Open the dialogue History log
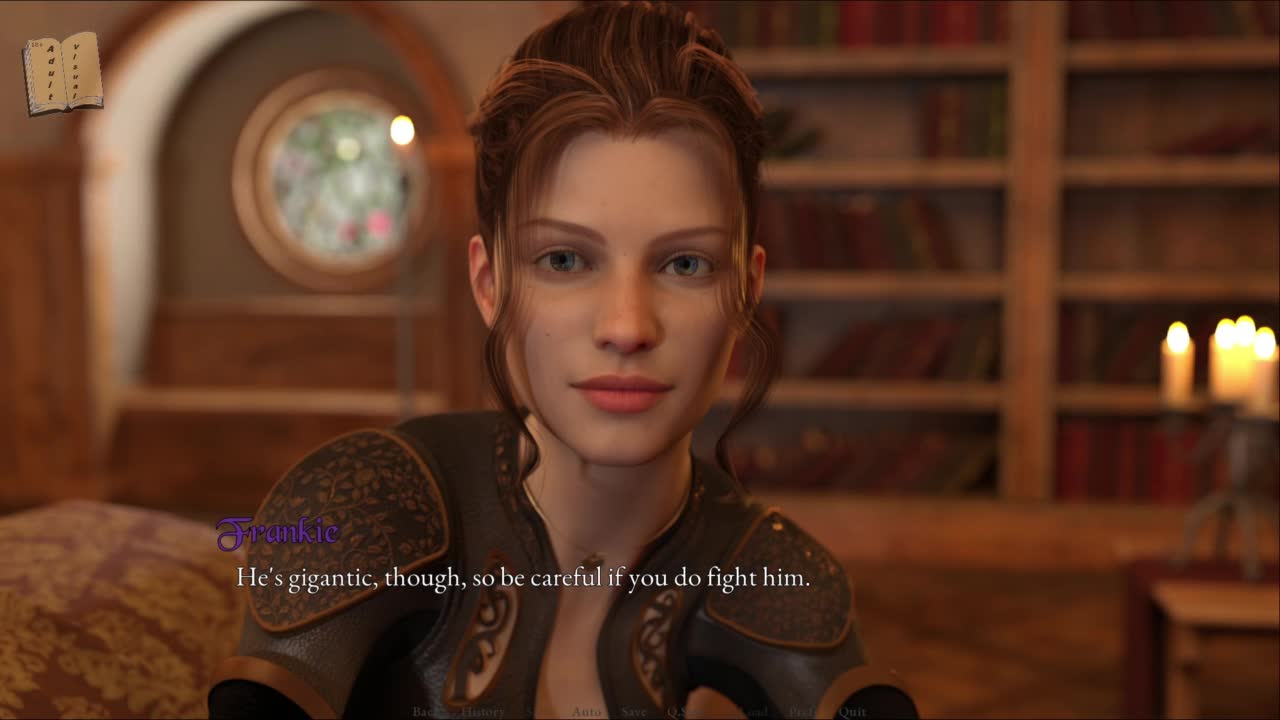Image resolution: width=1280 pixels, height=720 pixels. point(483,712)
